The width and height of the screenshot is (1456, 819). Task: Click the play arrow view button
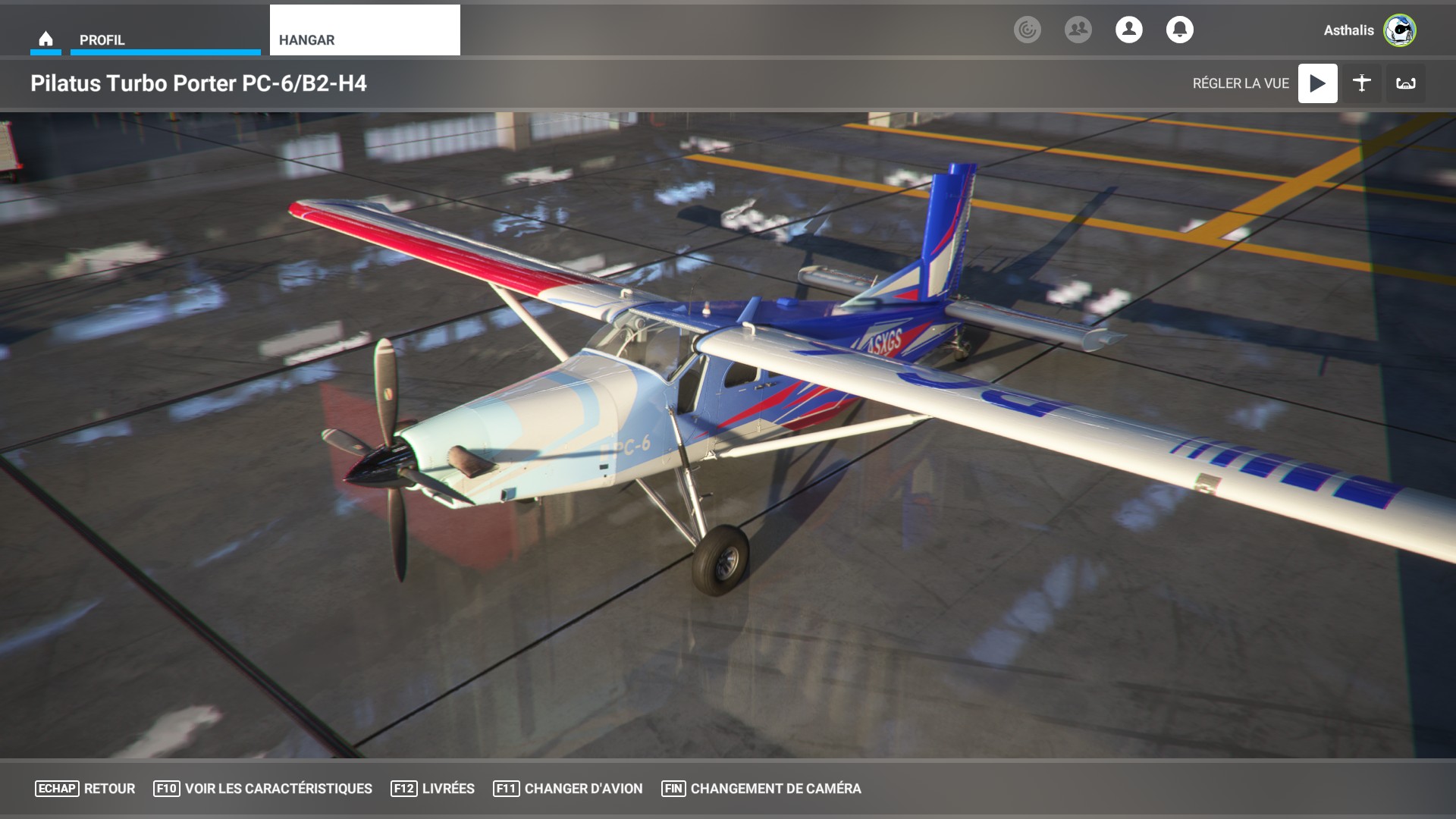pos(1317,83)
